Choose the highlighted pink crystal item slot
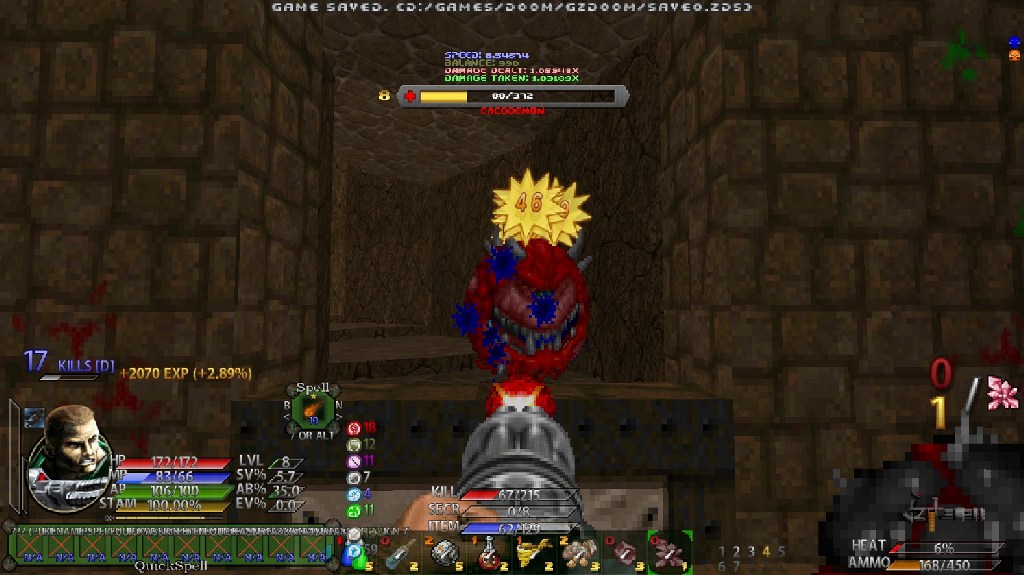 click(x=668, y=553)
